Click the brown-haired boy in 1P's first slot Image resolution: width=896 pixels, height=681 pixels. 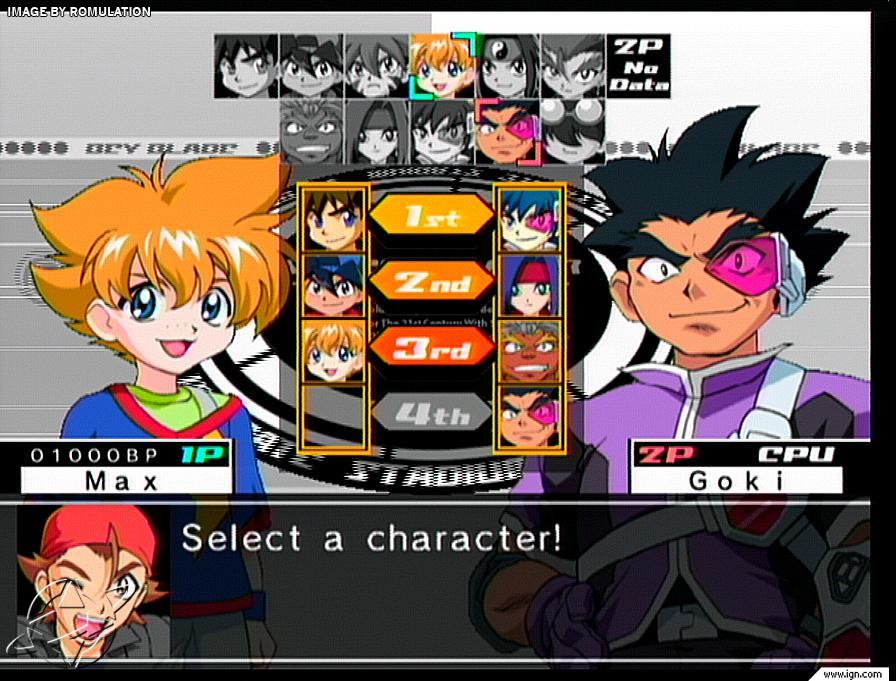tap(334, 218)
